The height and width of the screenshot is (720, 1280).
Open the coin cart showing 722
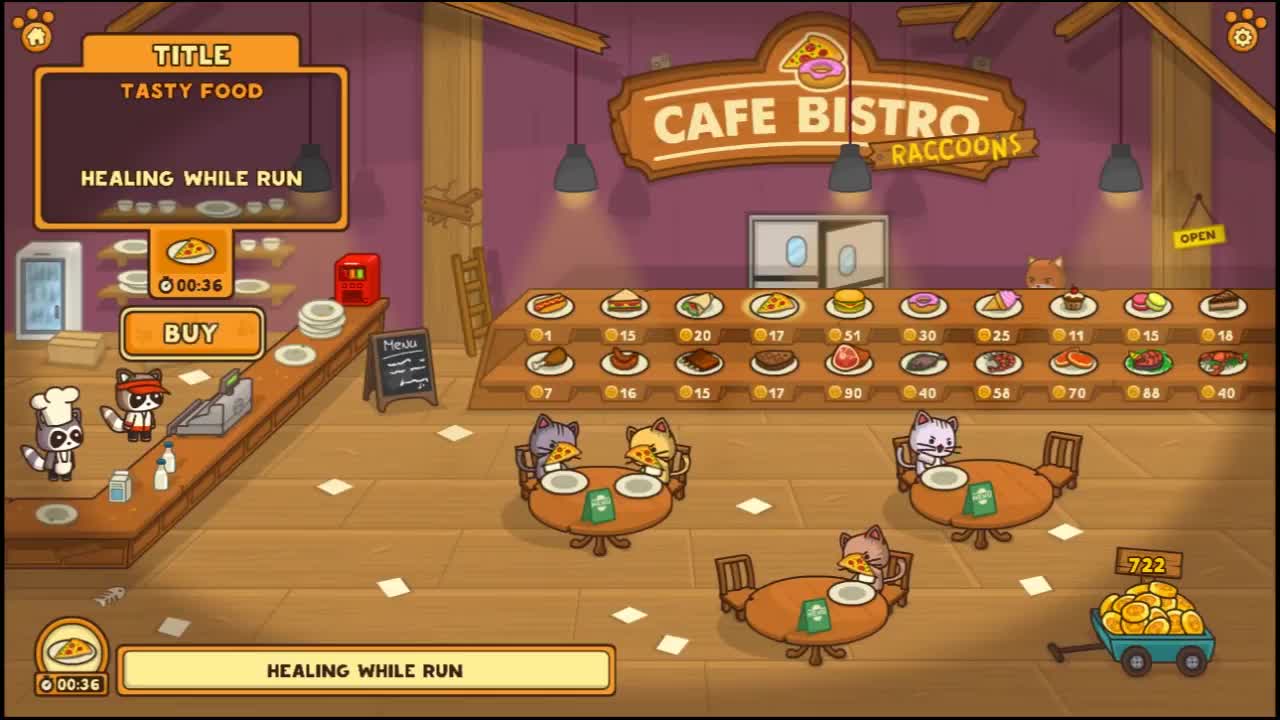1151,620
